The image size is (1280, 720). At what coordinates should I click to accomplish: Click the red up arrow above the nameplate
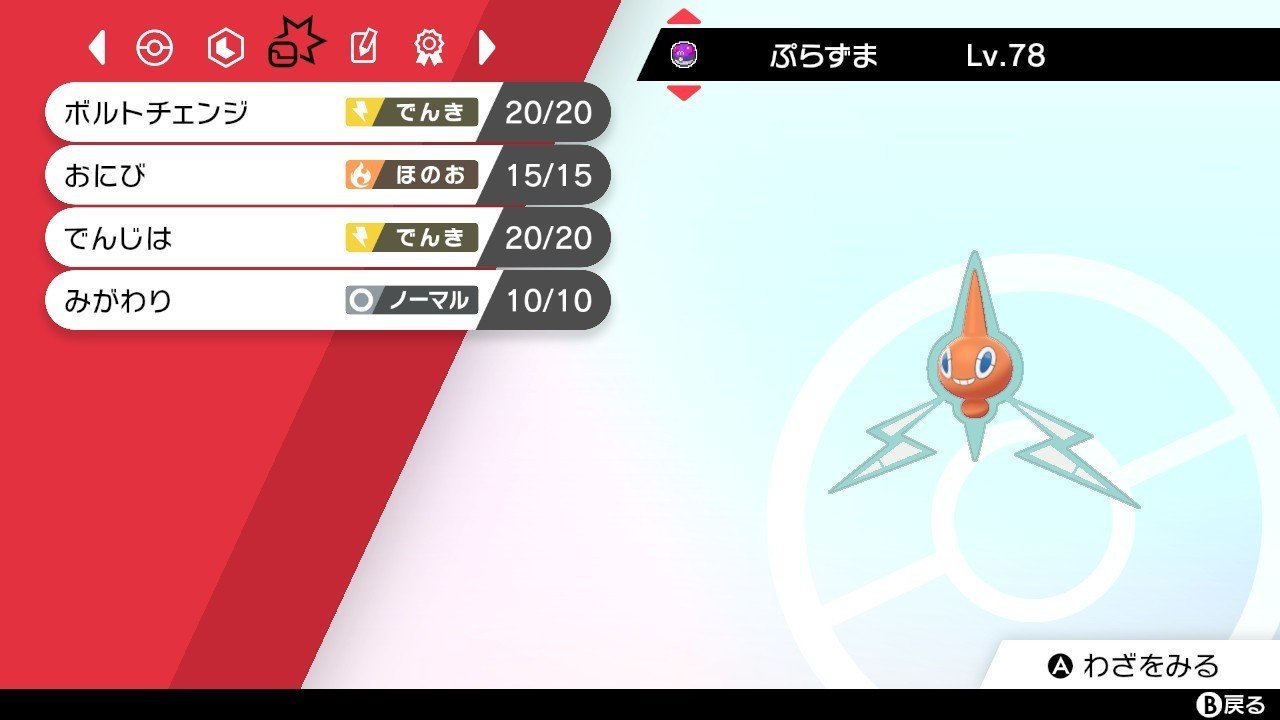tap(684, 15)
